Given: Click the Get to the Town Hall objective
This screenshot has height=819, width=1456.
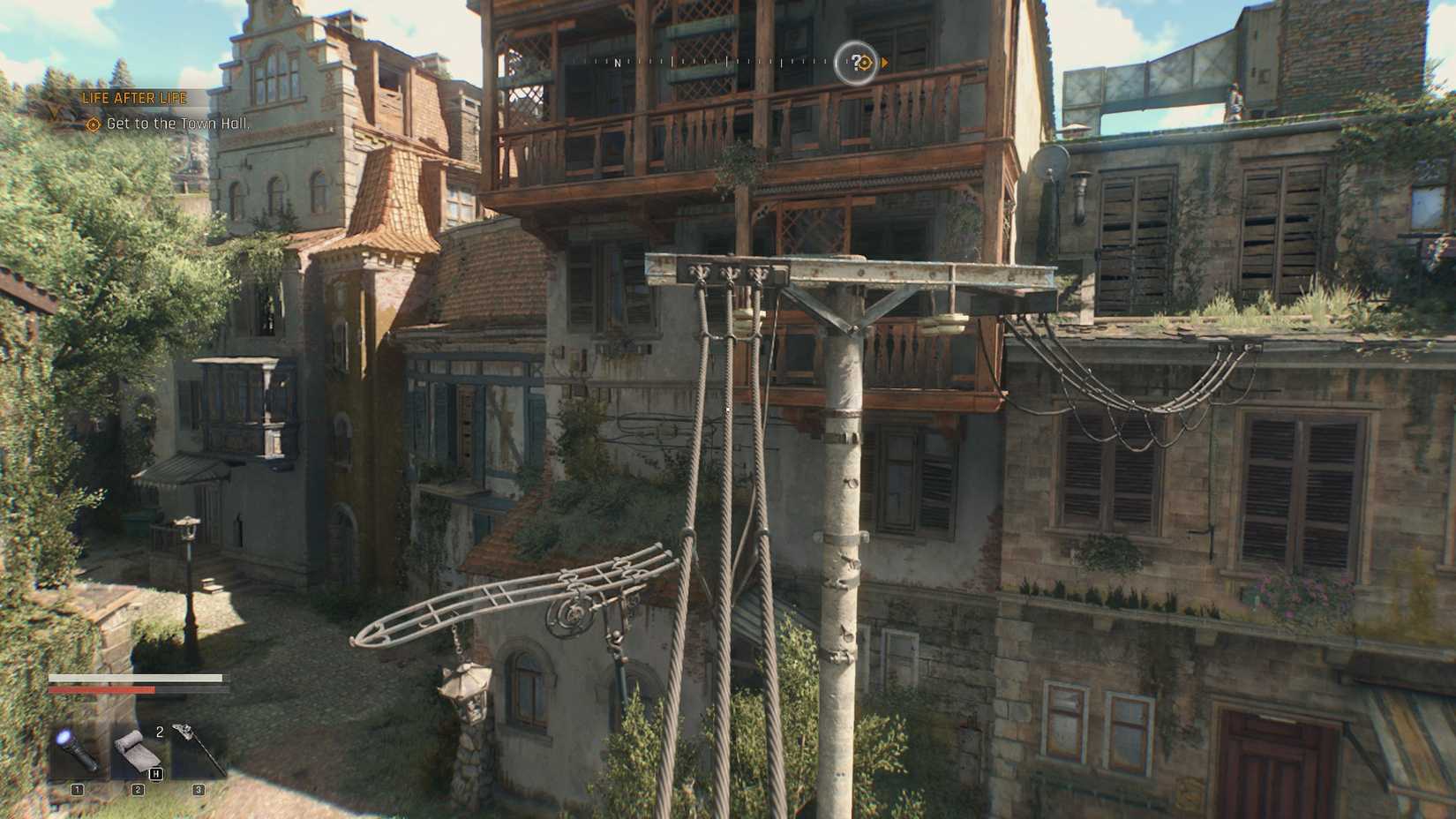Looking at the screenshot, I should click(177, 124).
